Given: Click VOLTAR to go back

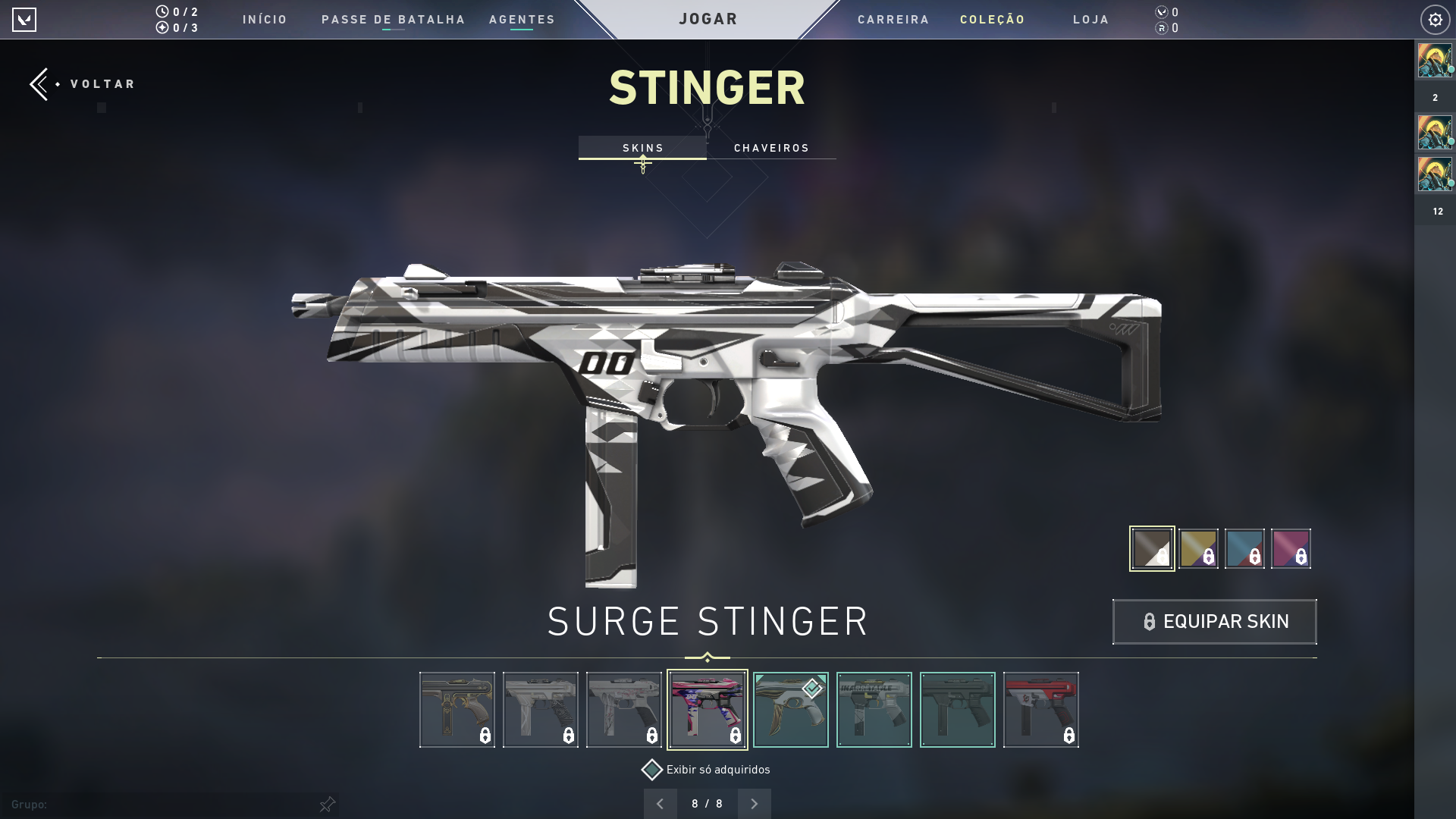Looking at the screenshot, I should click(x=101, y=83).
